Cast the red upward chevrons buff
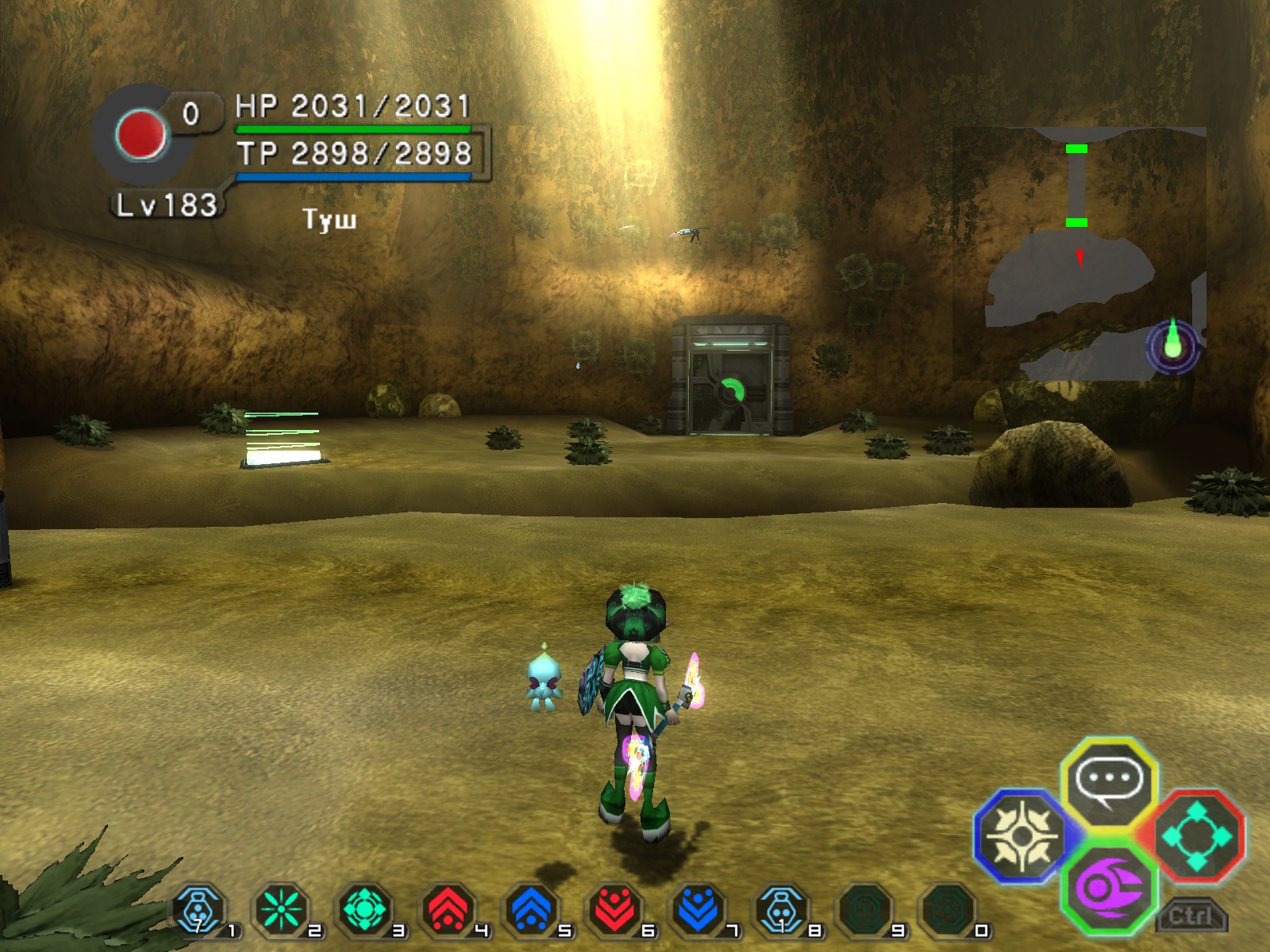Viewport: 1270px width, 952px height. coord(448,911)
